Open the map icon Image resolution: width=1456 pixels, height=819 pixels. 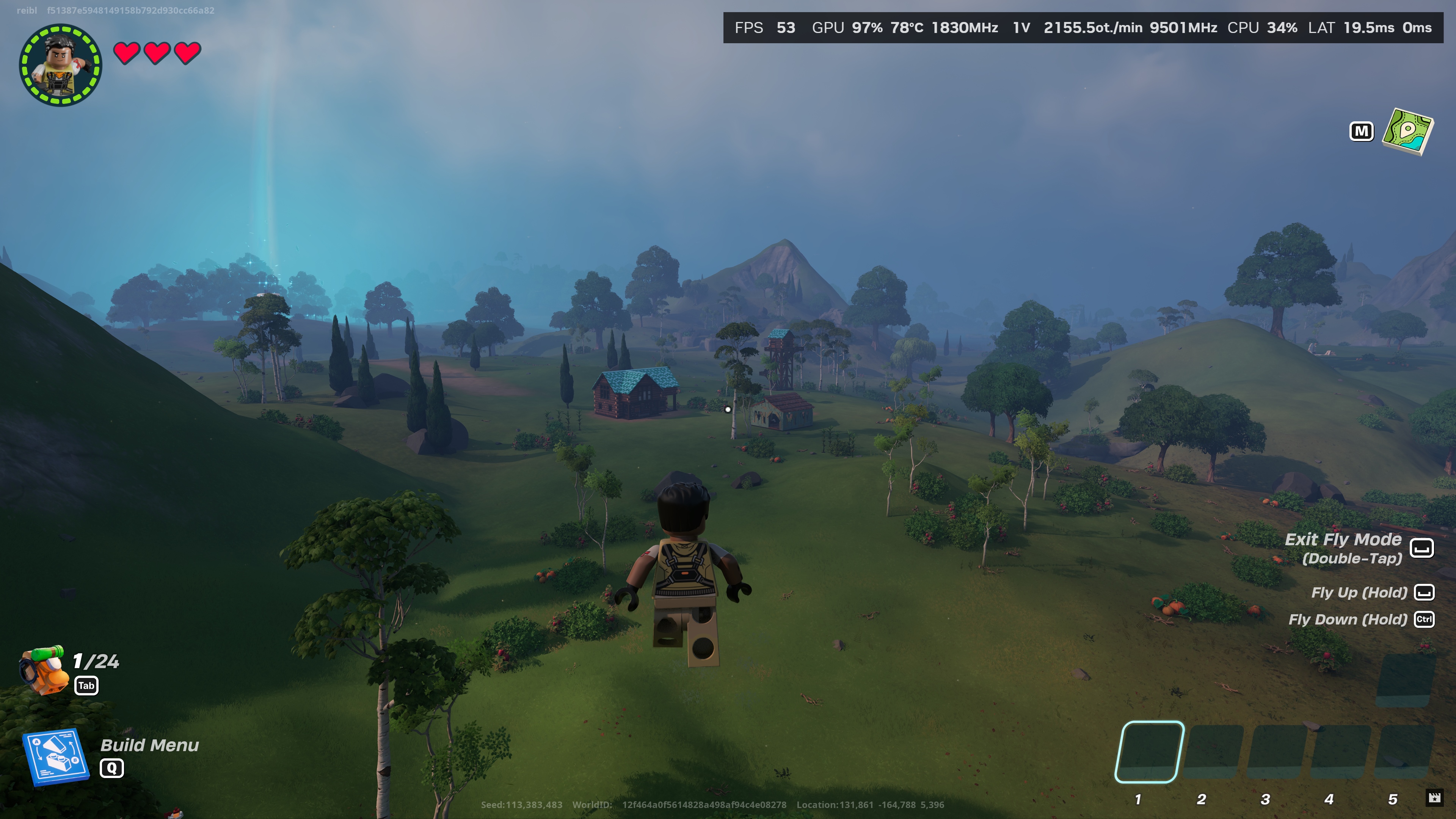coord(1407,131)
